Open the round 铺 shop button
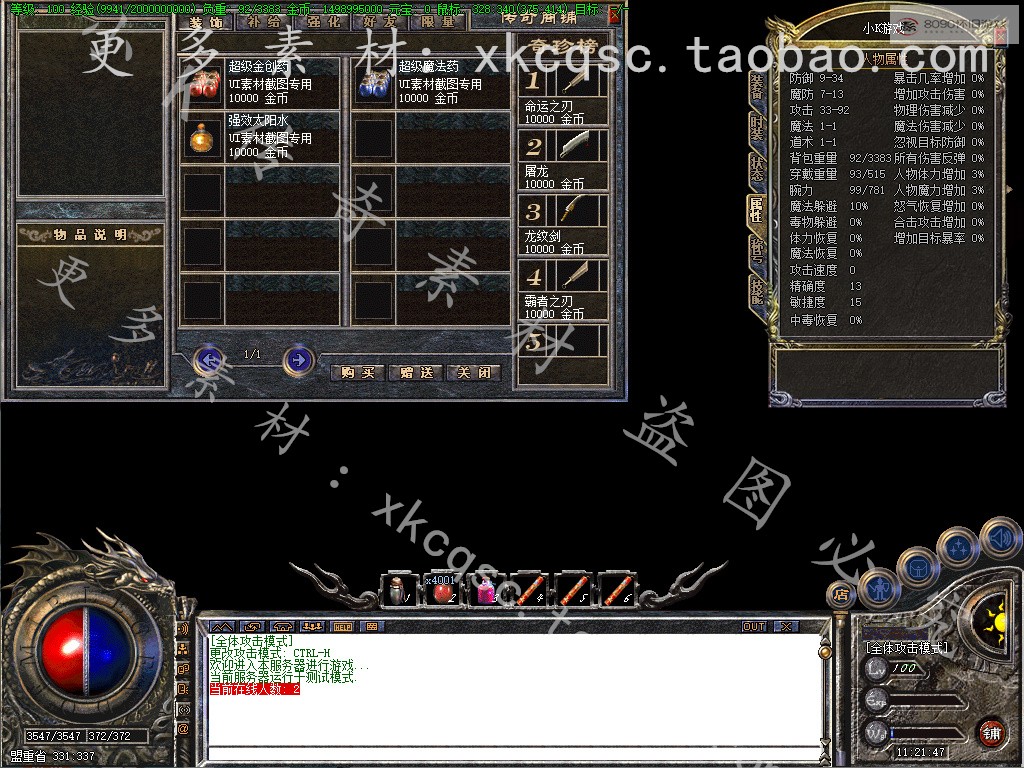 [991, 732]
